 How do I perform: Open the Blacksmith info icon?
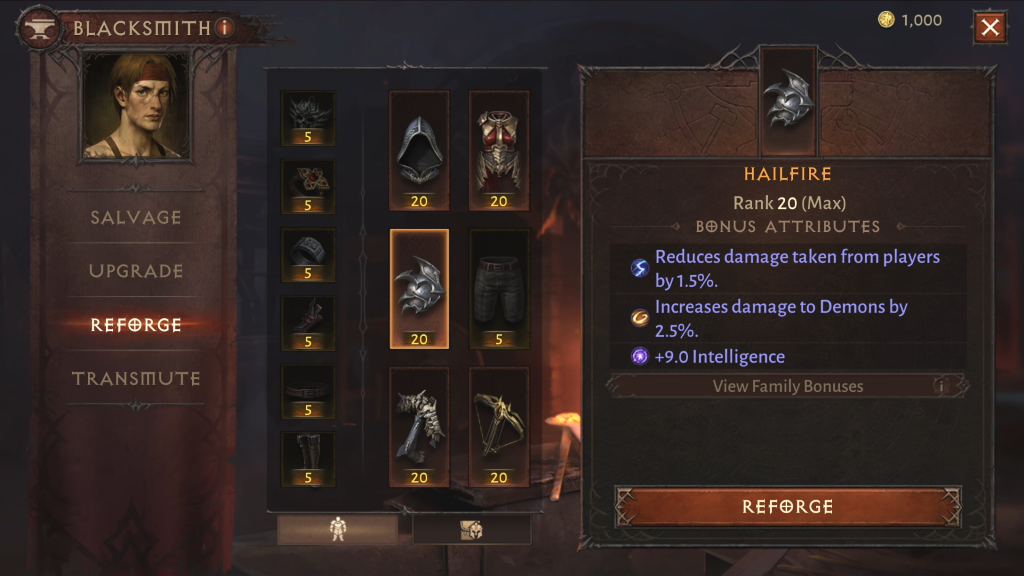pyautogui.click(x=224, y=28)
